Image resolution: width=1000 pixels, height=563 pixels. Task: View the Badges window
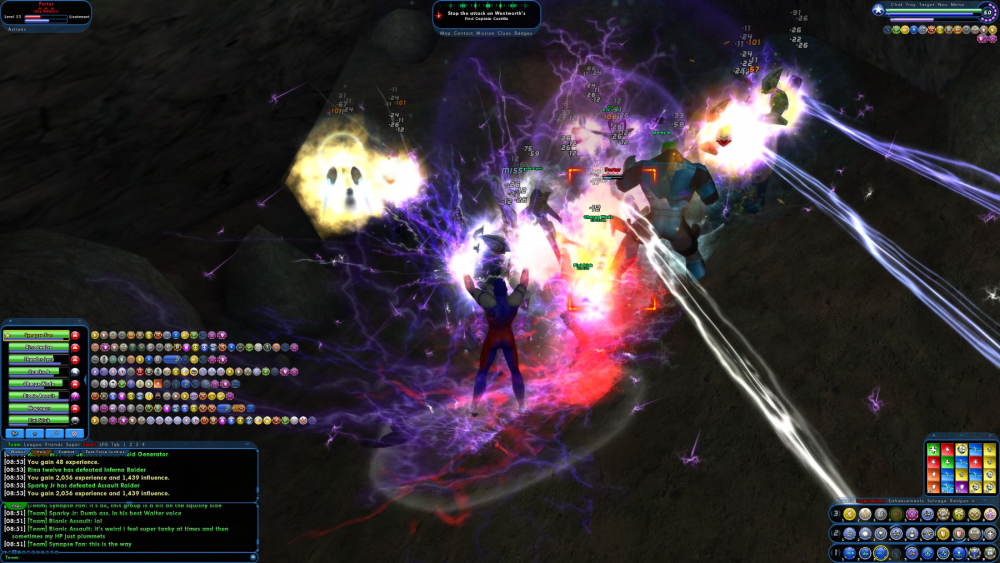coord(525,33)
